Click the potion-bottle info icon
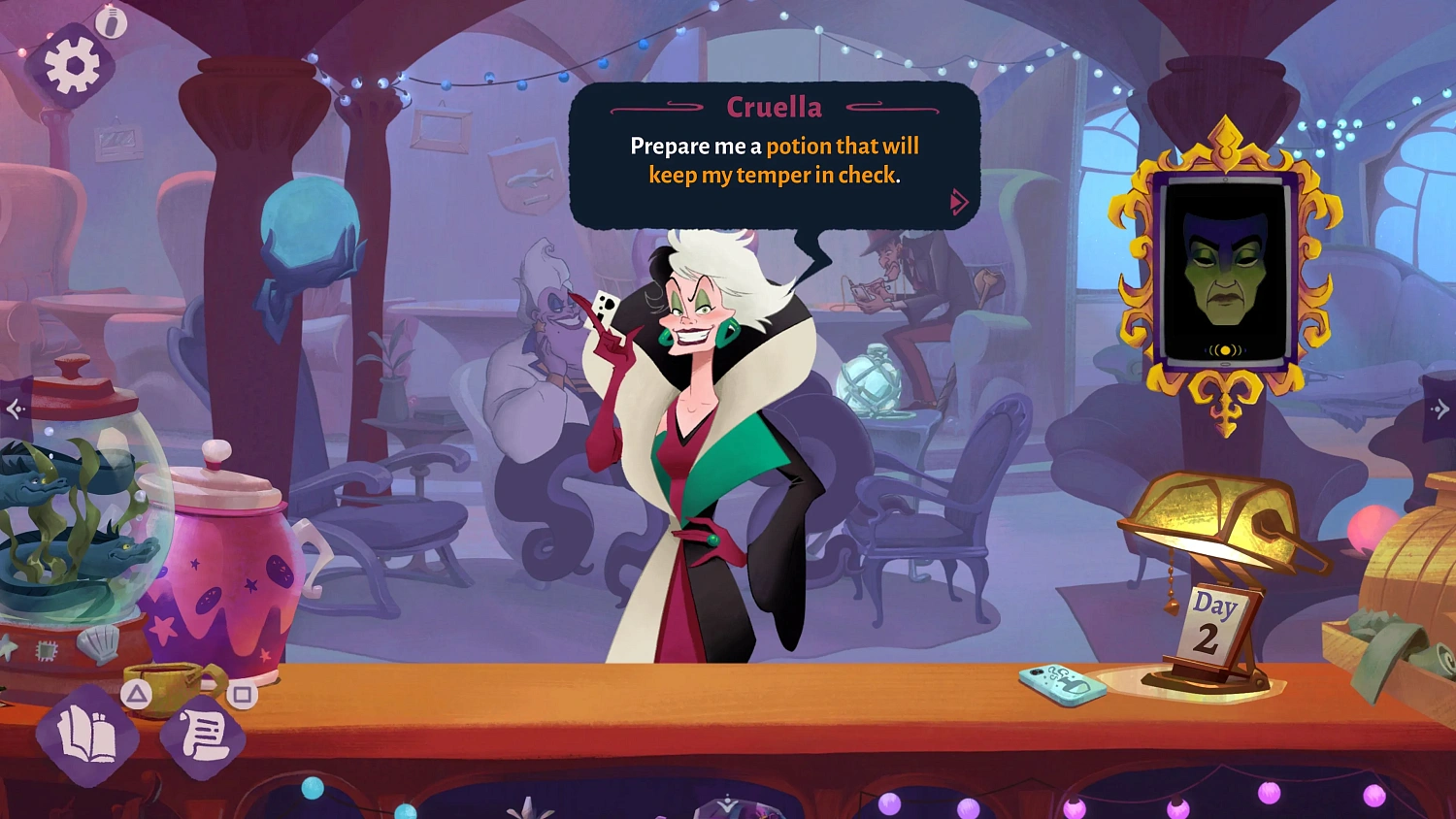The height and width of the screenshot is (819, 1456). [110, 22]
